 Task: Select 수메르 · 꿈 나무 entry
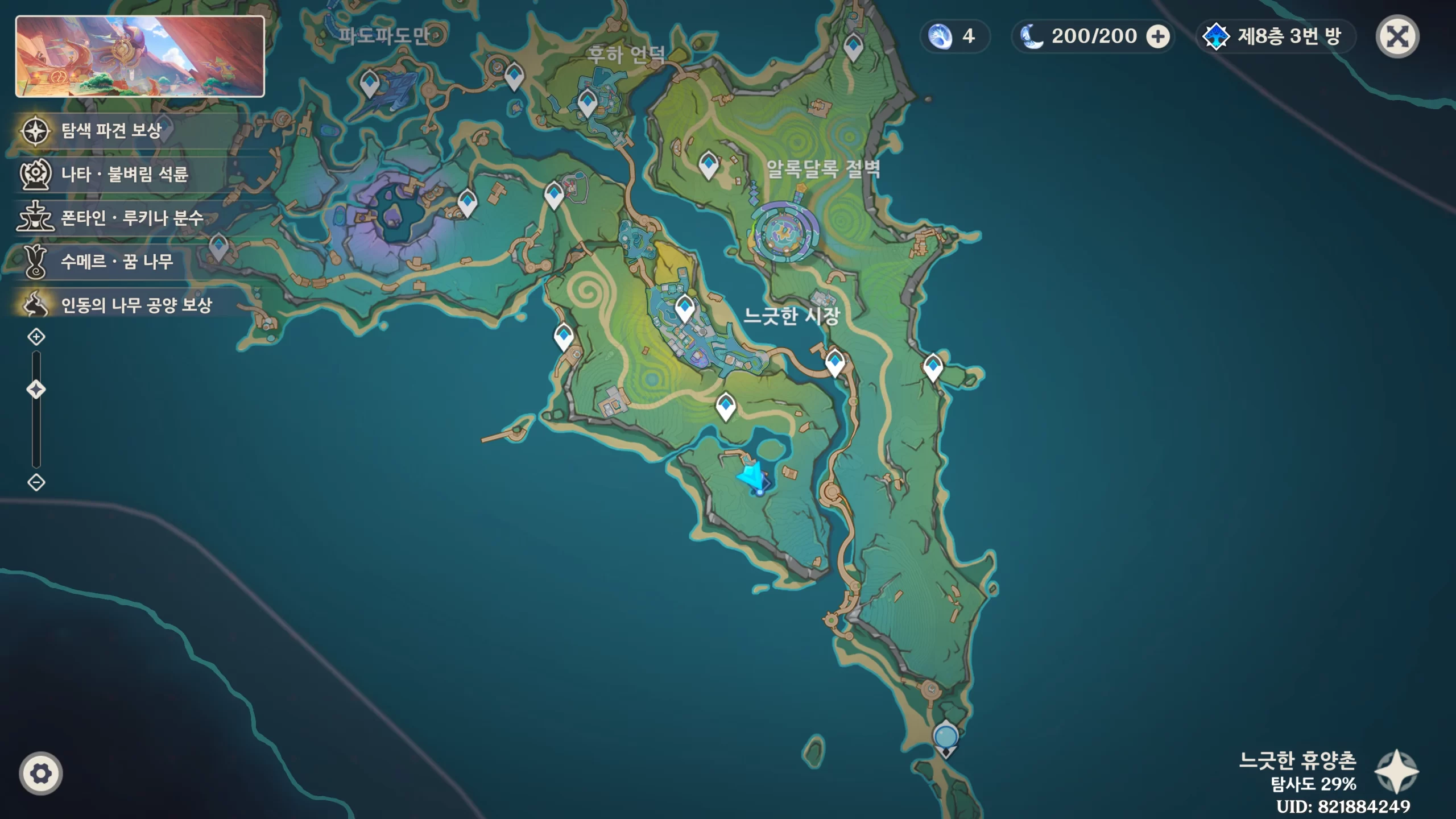117,262
